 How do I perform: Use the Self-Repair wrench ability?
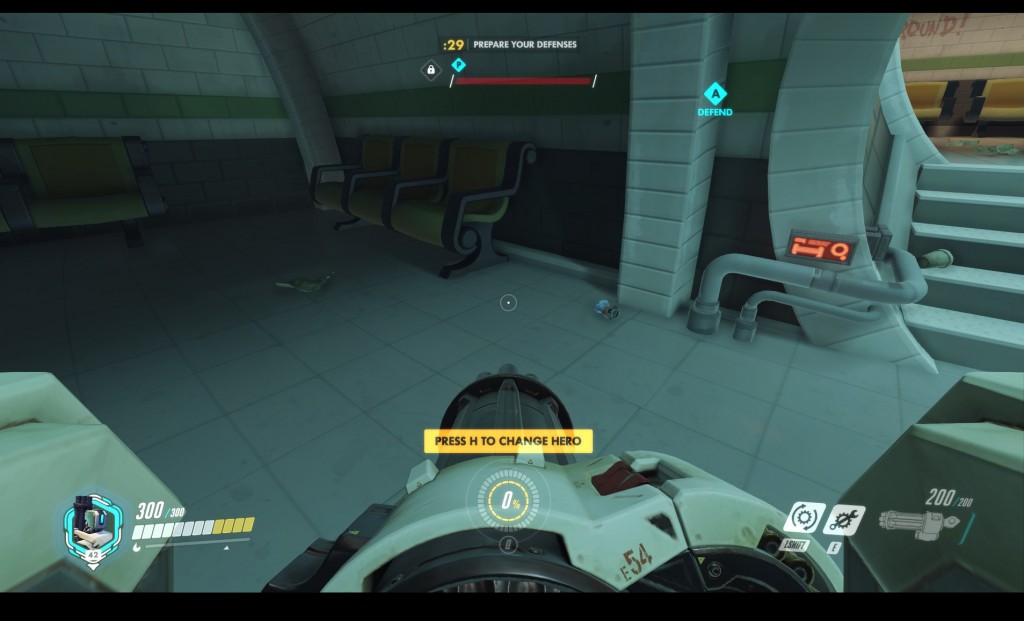(845, 518)
